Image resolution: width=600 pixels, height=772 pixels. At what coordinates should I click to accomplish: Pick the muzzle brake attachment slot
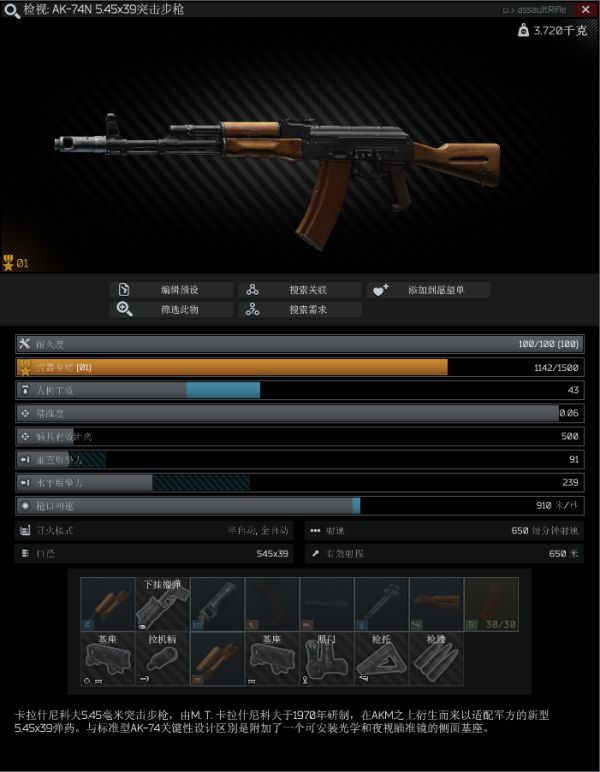[x=217, y=604]
